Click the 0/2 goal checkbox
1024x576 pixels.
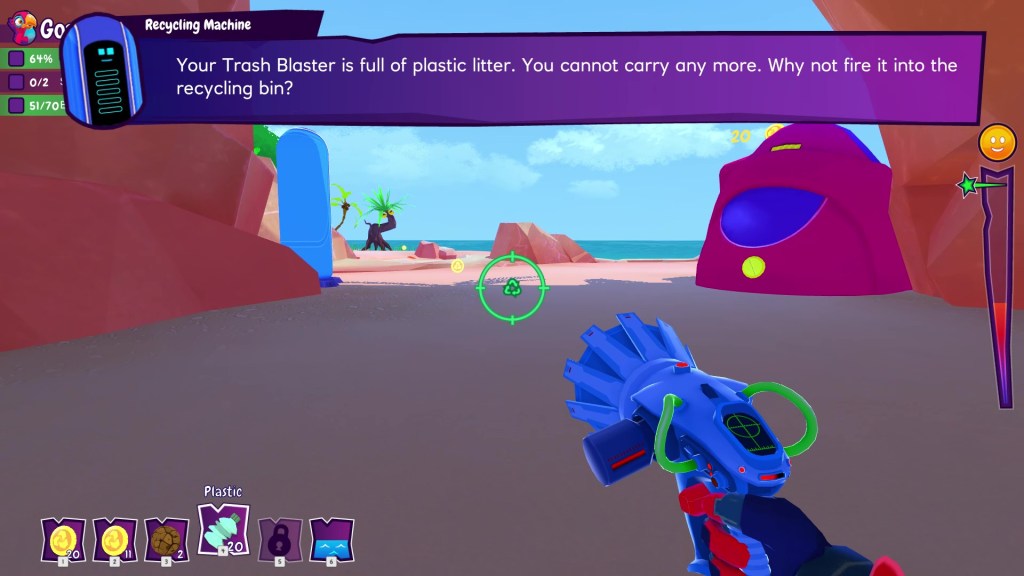pyautogui.click(x=16, y=82)
